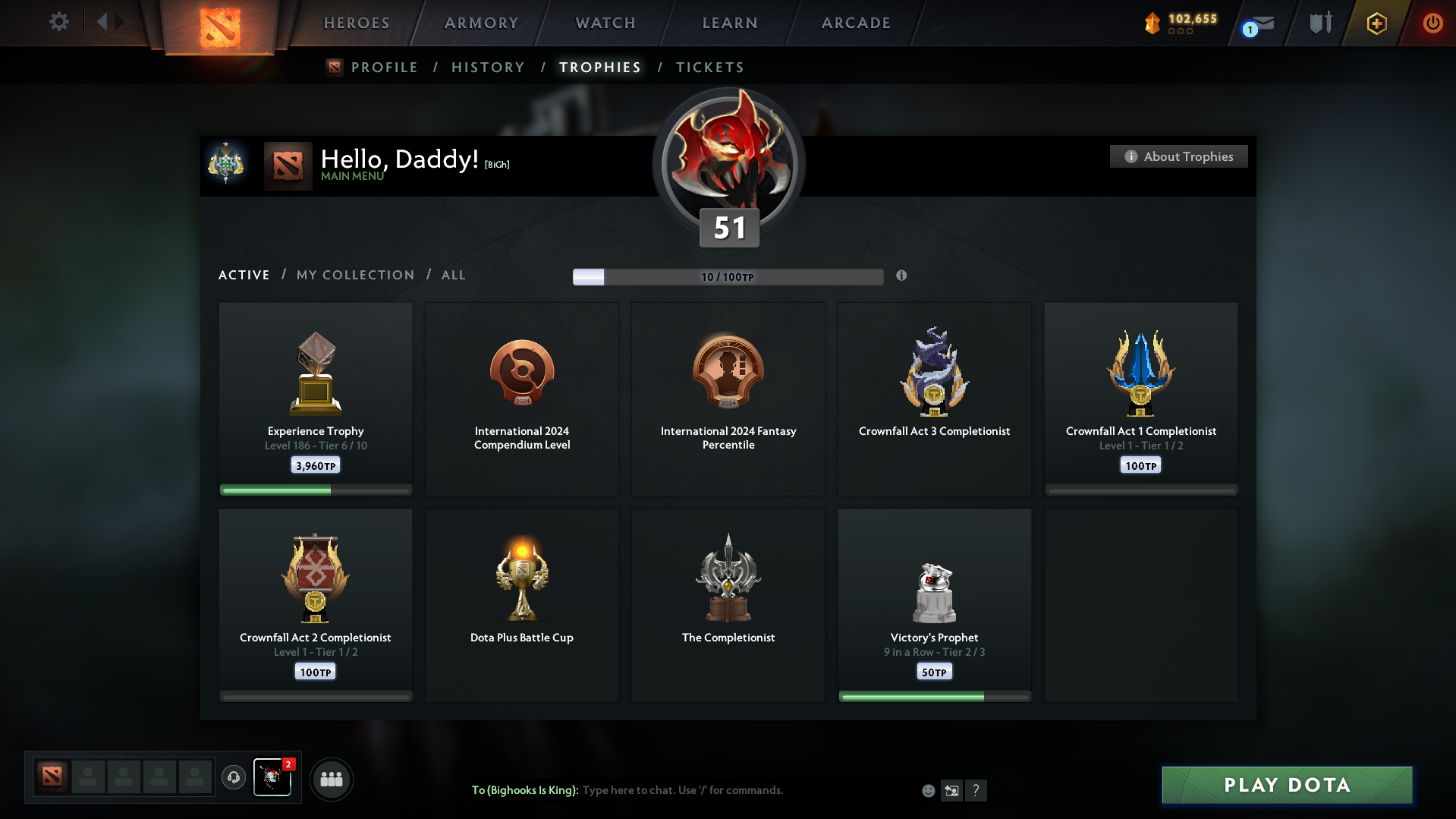The width and height of the screenshot is (1456, 819).
Task: Click the shield and sword icon in top bar
Action: 1320,22
